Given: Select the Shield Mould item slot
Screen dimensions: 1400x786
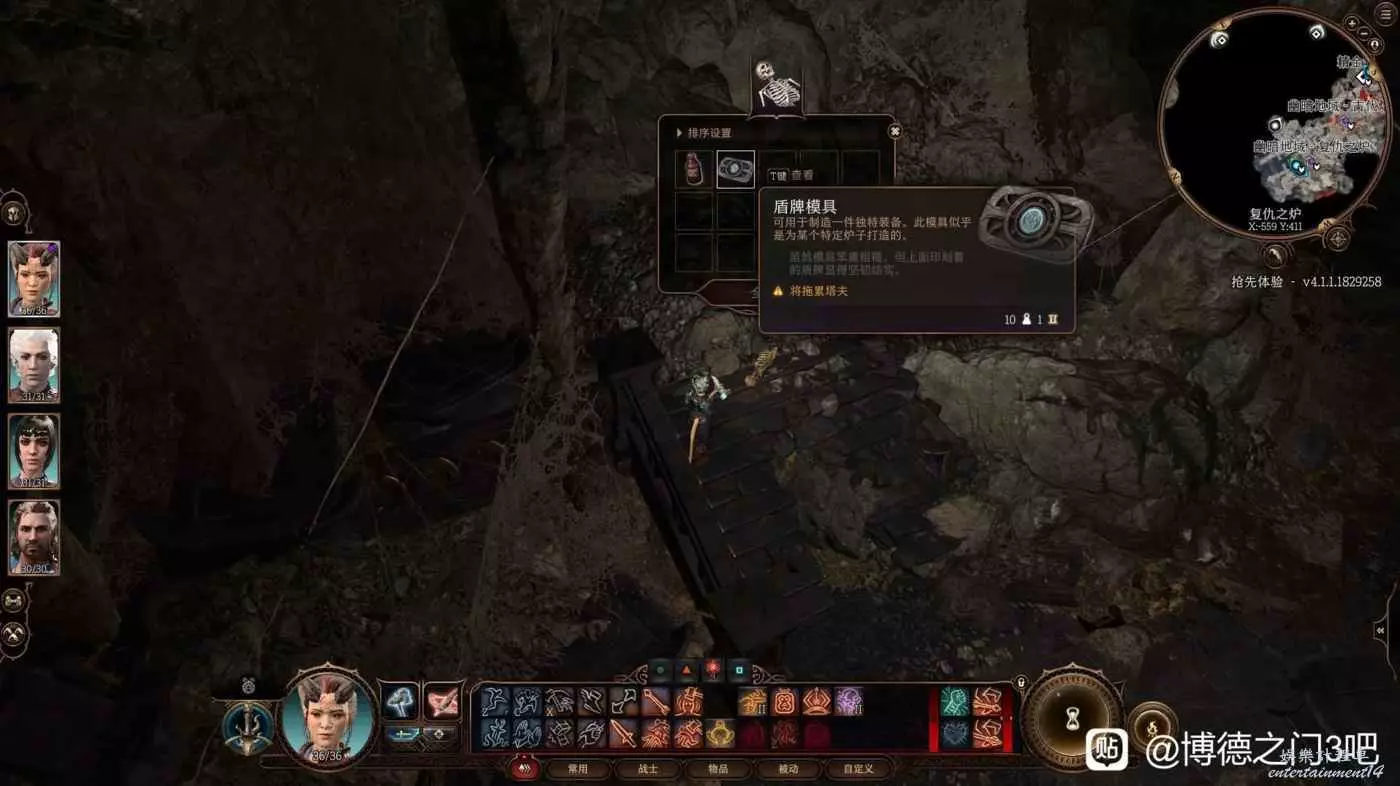Looking at the screenshot, I should [x=736, y=169].
